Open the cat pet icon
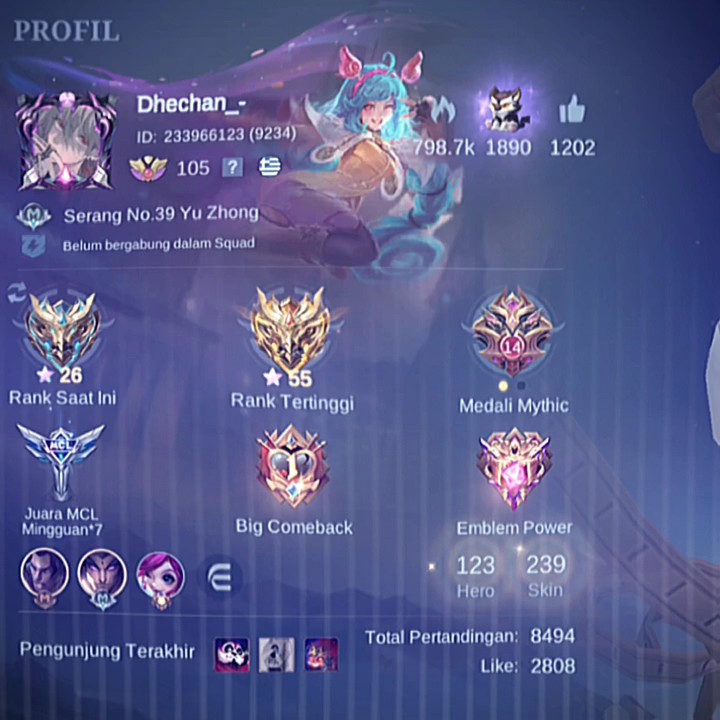The height and width of the screenshot is (720, 720). (x=507, y=110)
